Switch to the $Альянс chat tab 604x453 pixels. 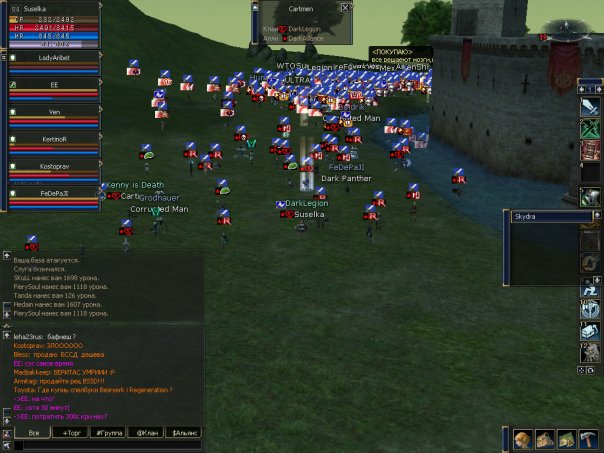click(185, 432)
